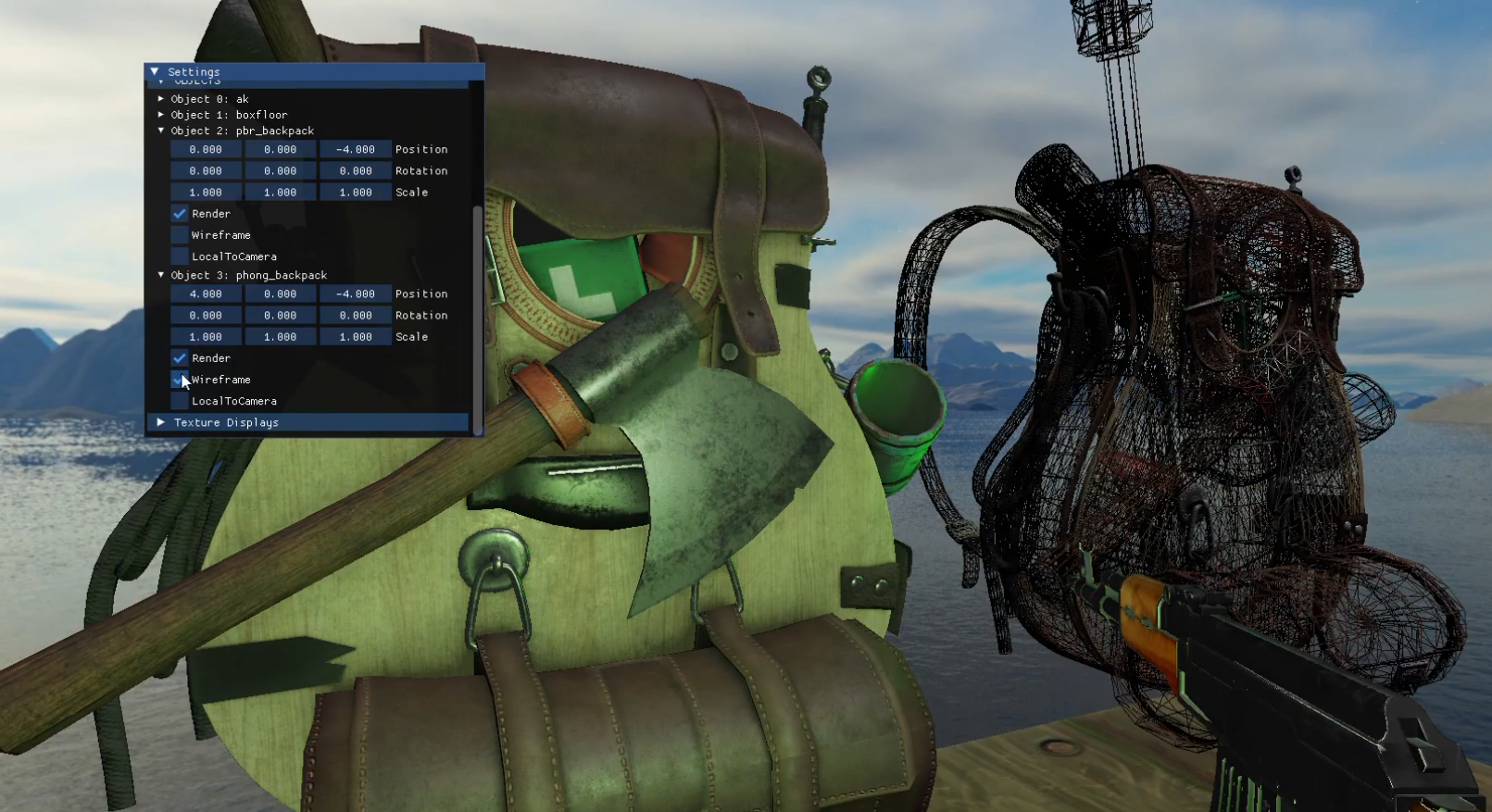Collapse the Object 2: pbr_backpack node
Screen dimensions: 1492x812
161,131
